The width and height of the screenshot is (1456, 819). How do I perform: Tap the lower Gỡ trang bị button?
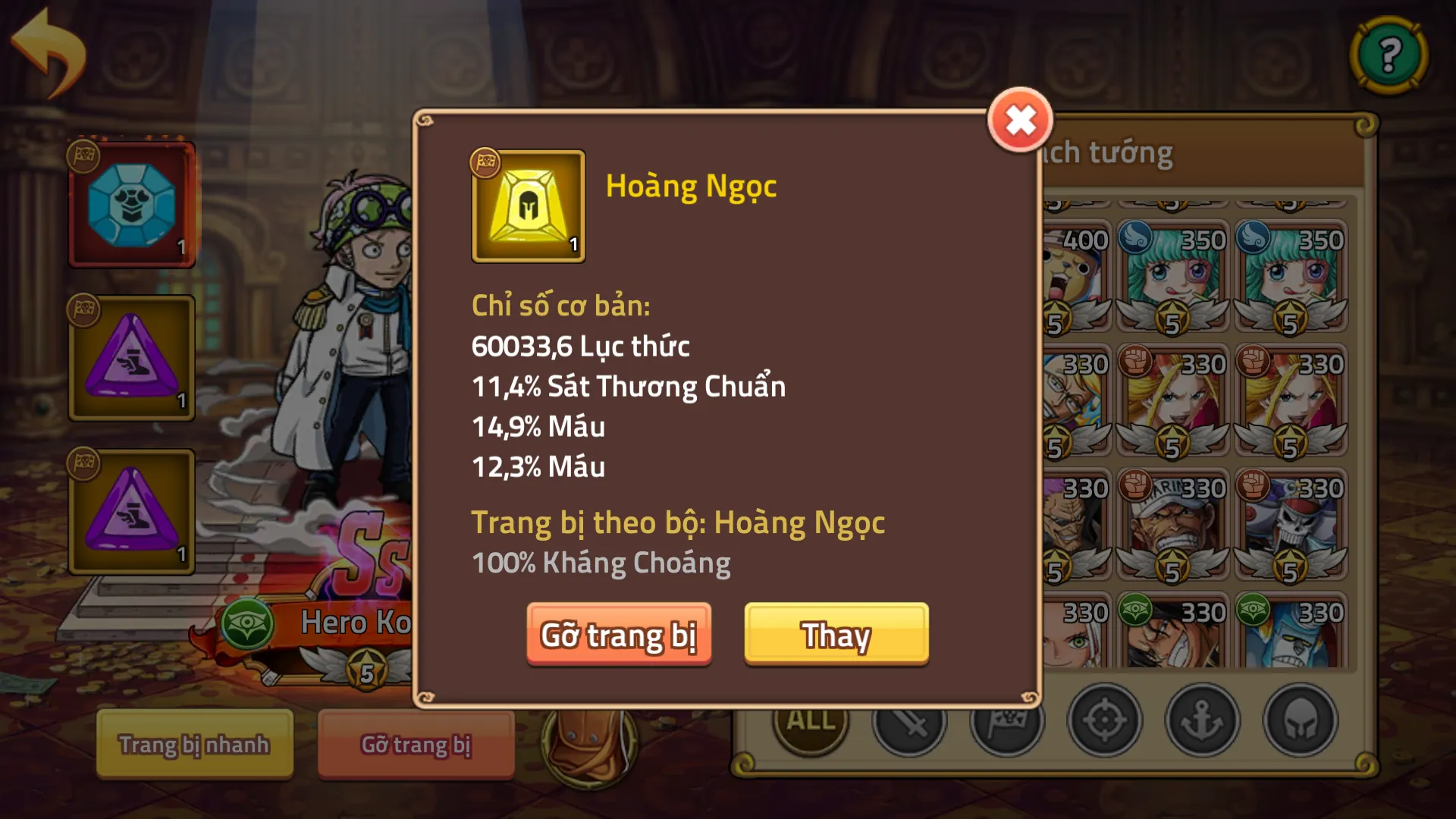(x=416, y=745)
